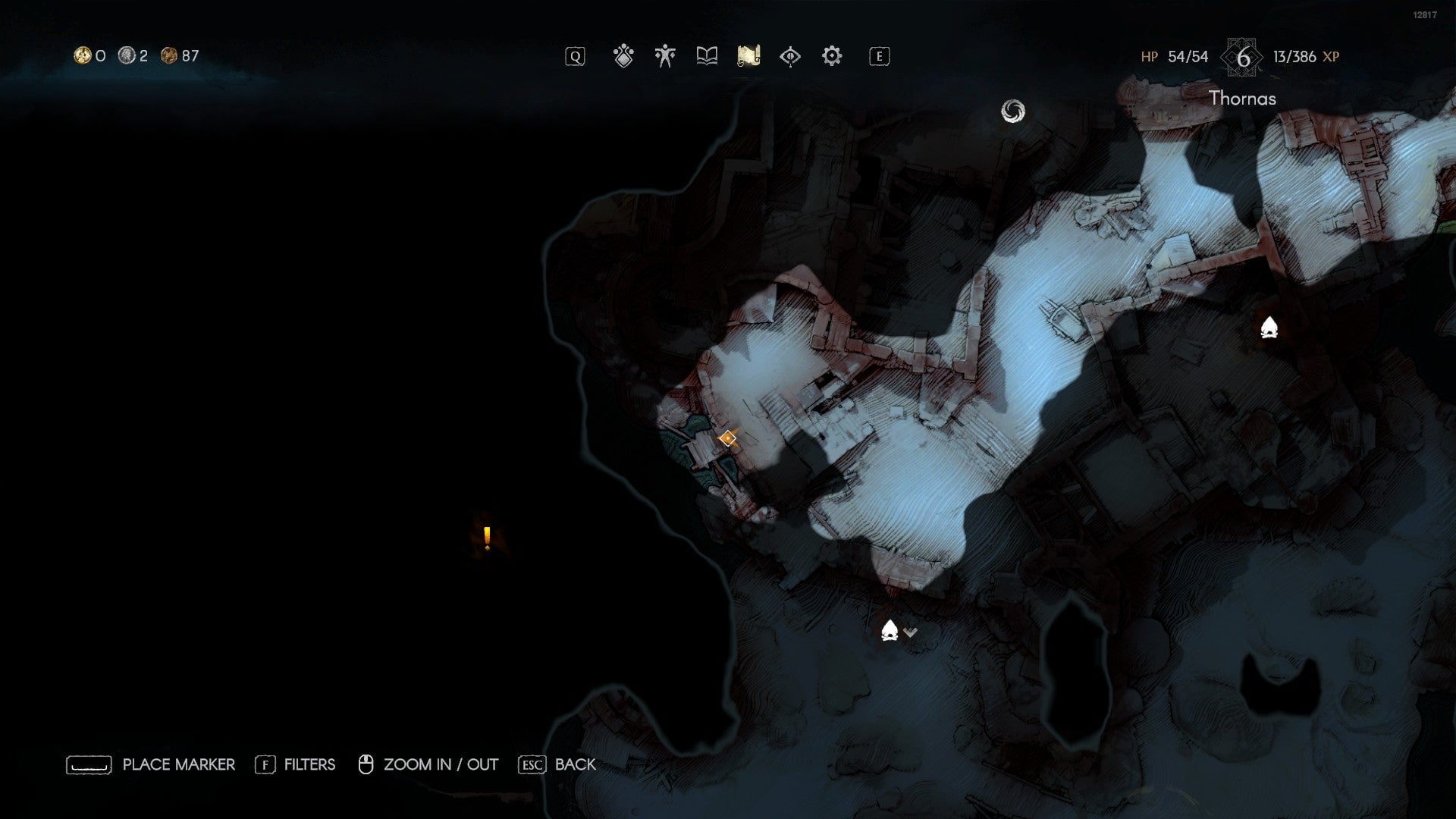Expand the chevron beside the bottom bonfire marker

pos(910,632)
